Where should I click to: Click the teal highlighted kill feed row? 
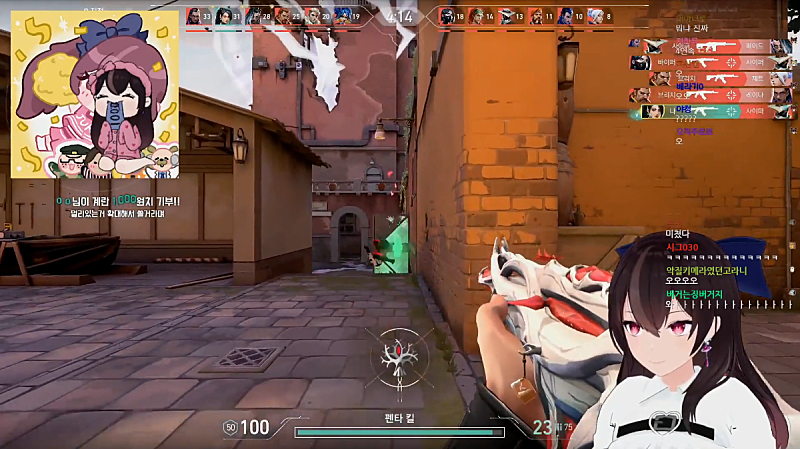pyautogui.click(x=709, y=111)
